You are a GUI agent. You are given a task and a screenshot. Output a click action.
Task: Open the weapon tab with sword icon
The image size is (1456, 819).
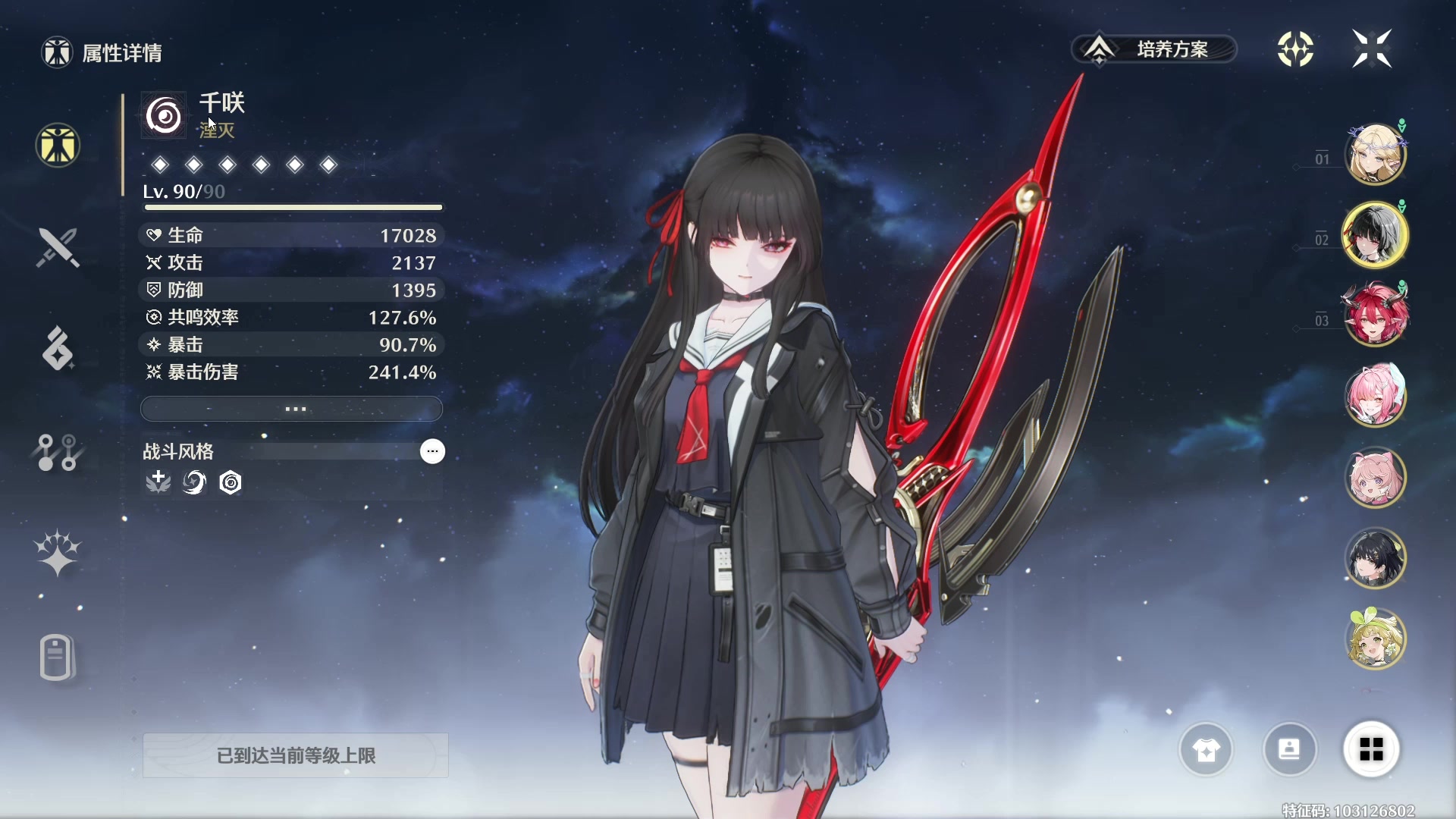[x=58, y=247]
